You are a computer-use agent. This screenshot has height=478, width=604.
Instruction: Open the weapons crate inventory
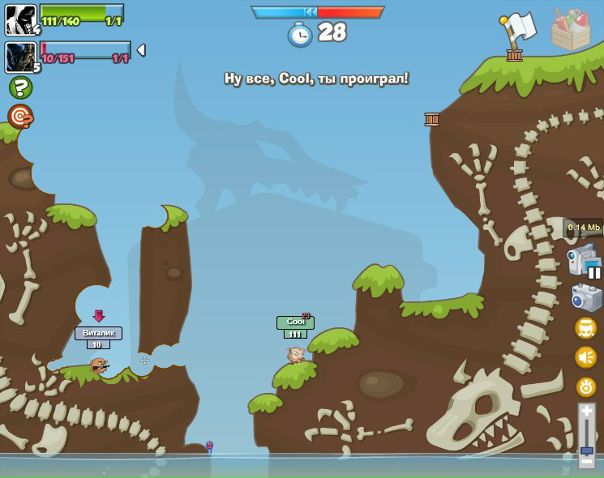click(x=571, y=30)
